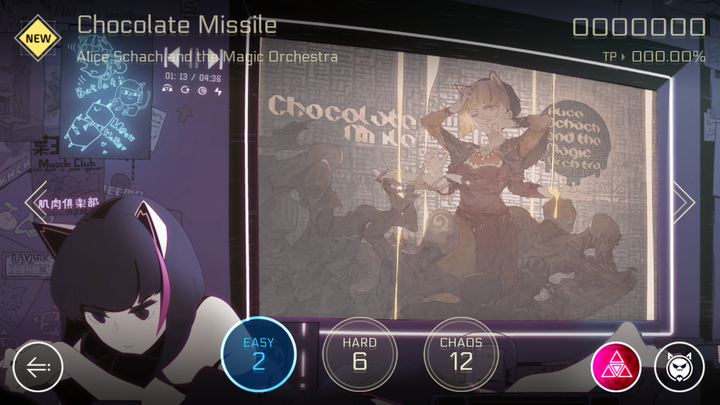
Task: Go back using the arrow button
Action: pyautogui.click(x=38, y=367)
